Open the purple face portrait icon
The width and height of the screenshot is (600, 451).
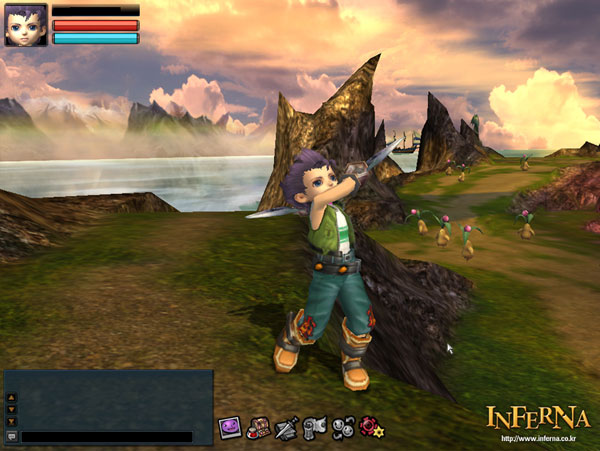[229, 428]
